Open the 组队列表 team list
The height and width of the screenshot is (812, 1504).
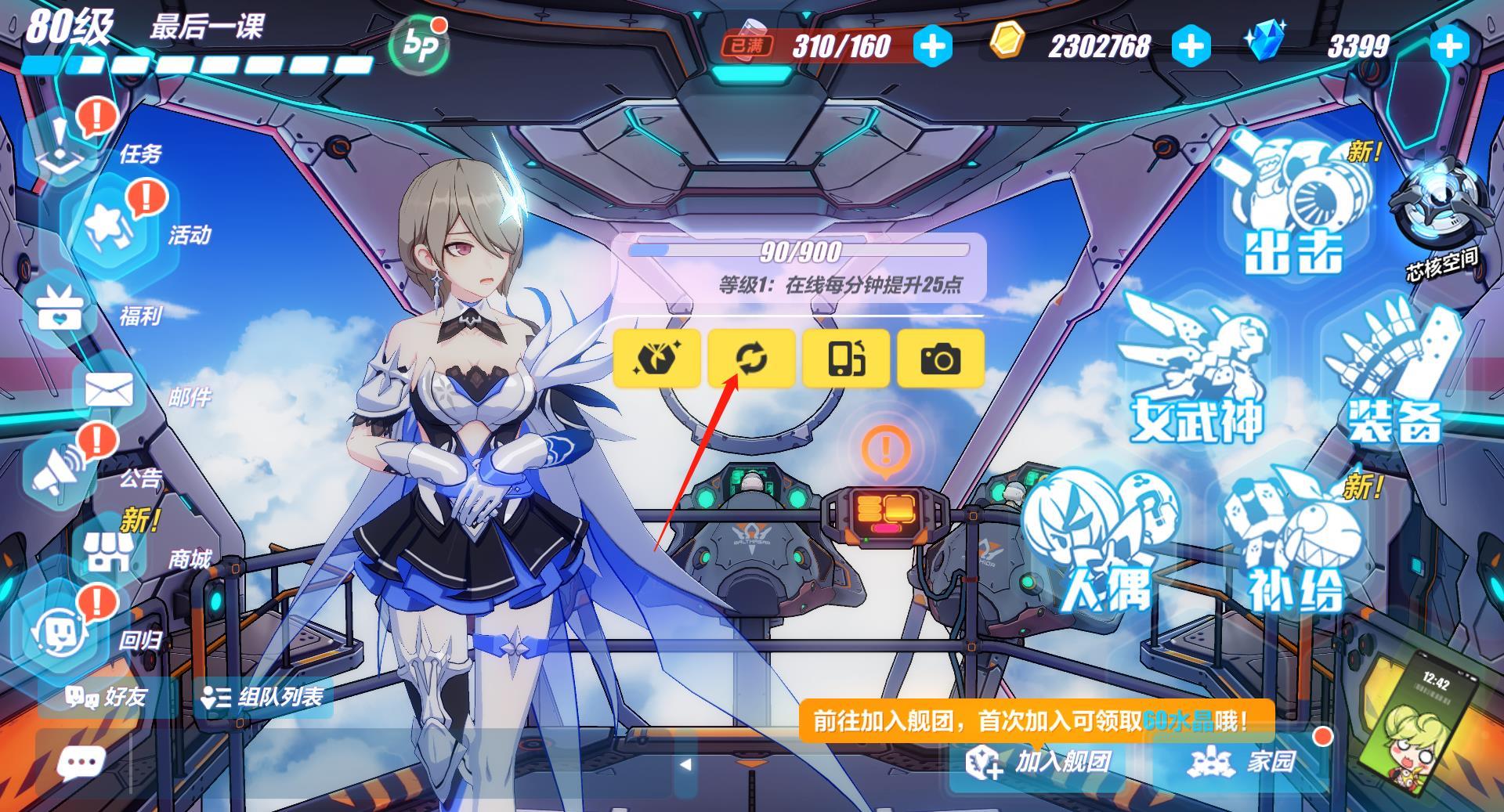pyautogui.click(x=263, y=697)
